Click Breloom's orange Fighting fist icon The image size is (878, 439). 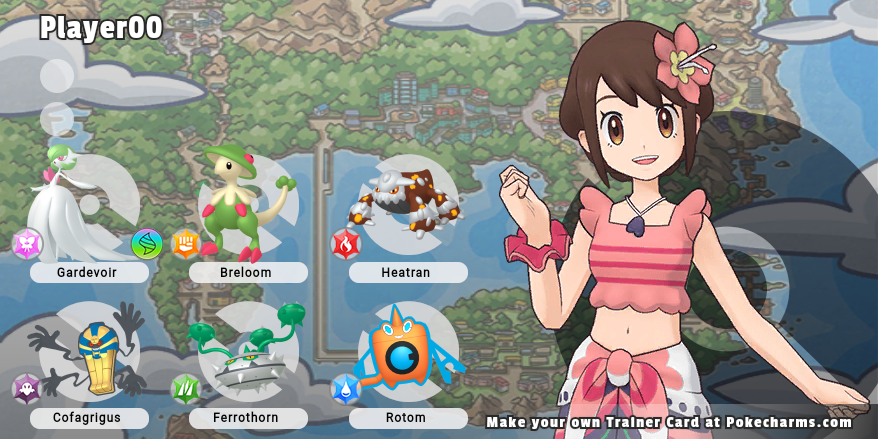click(186, 244)
